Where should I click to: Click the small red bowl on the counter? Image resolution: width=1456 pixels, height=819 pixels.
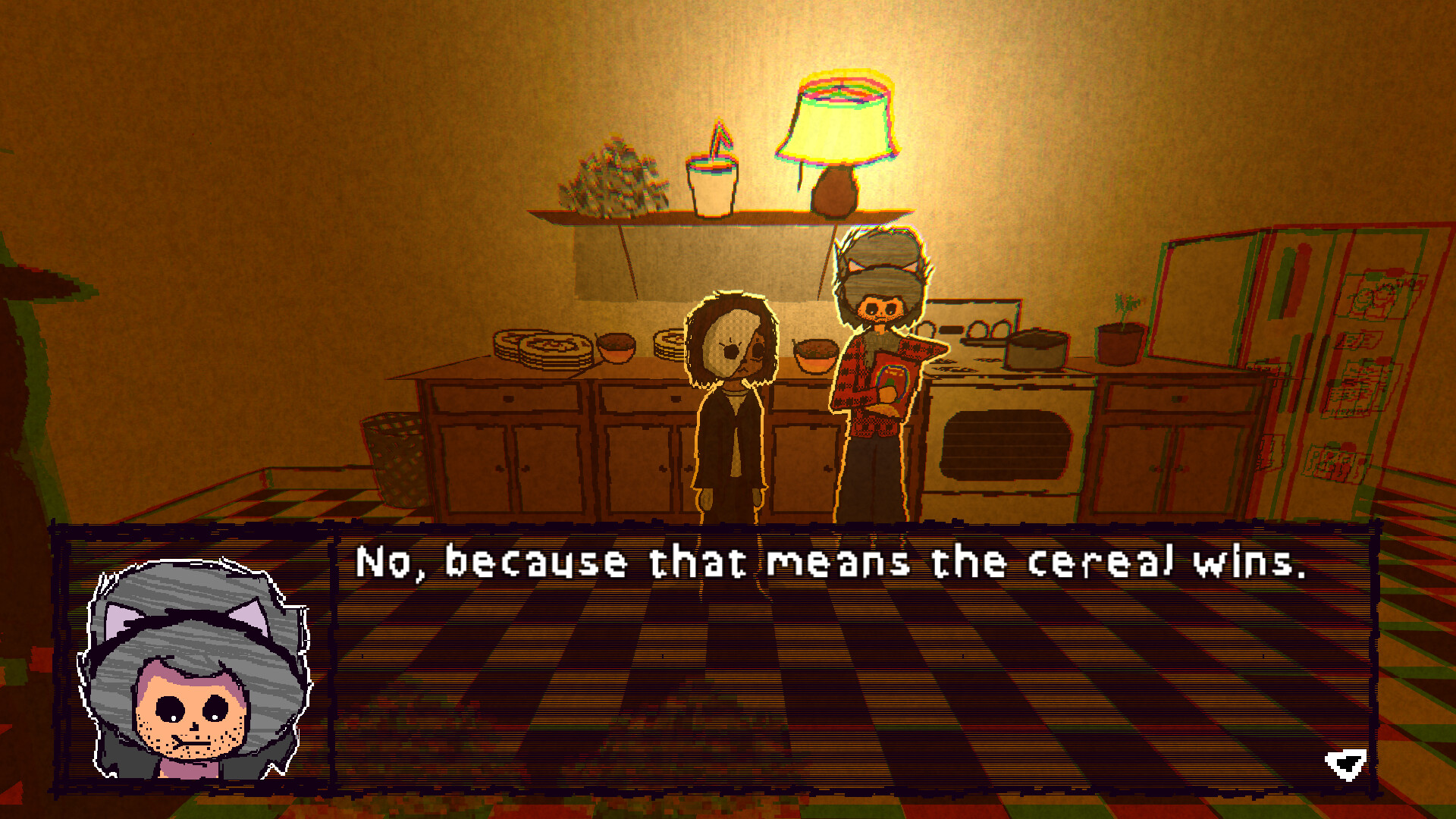618,349
